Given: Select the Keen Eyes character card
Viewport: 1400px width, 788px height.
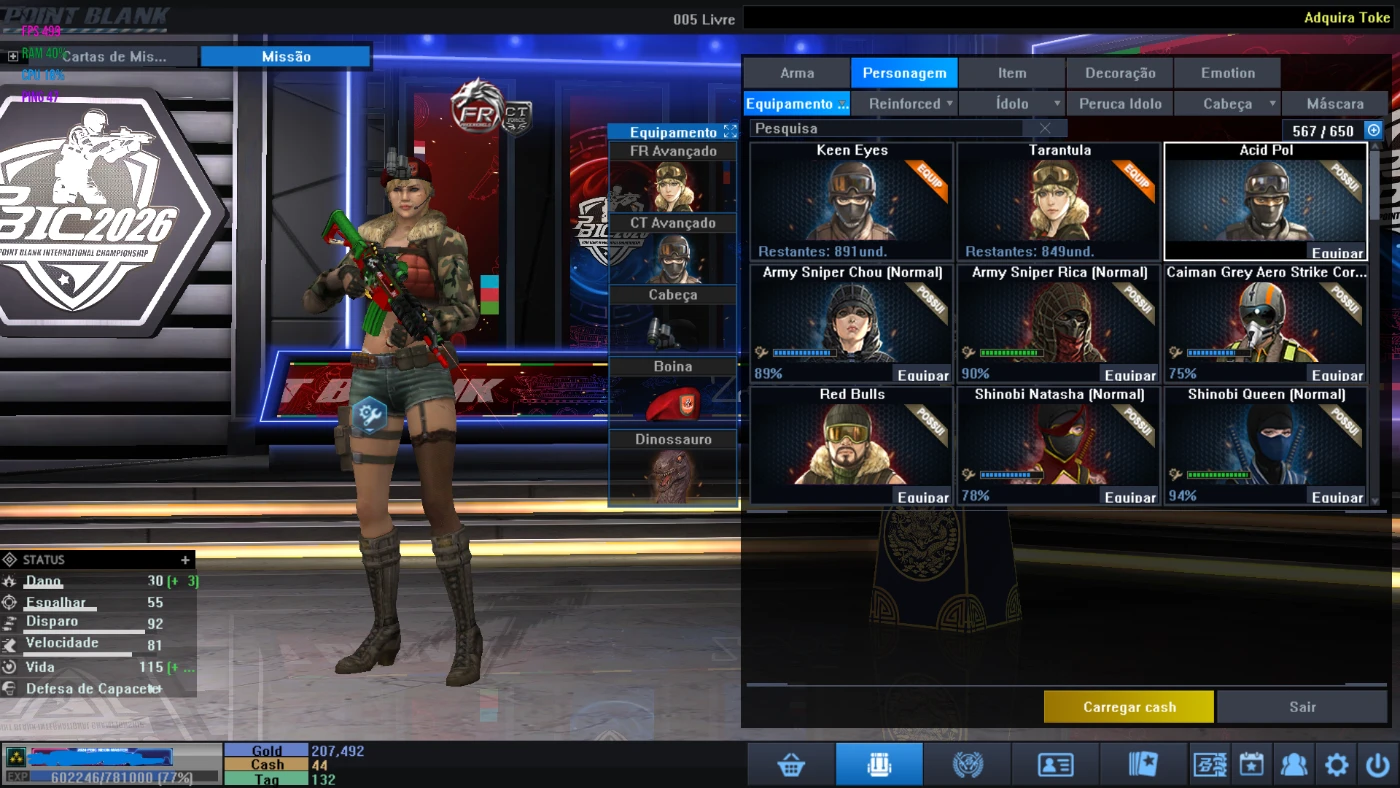Looking at the screenshot, I should click(851, 201).
